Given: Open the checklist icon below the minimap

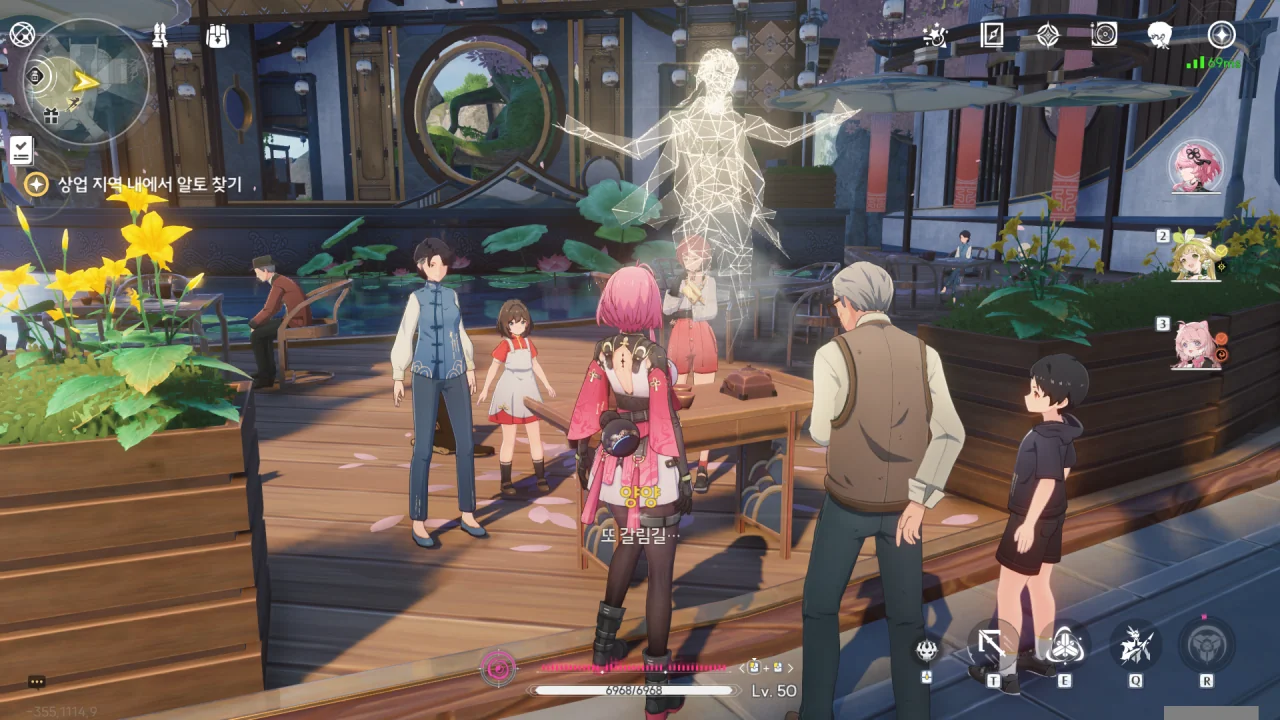Looking at the screenshot, I should [22, 150].
